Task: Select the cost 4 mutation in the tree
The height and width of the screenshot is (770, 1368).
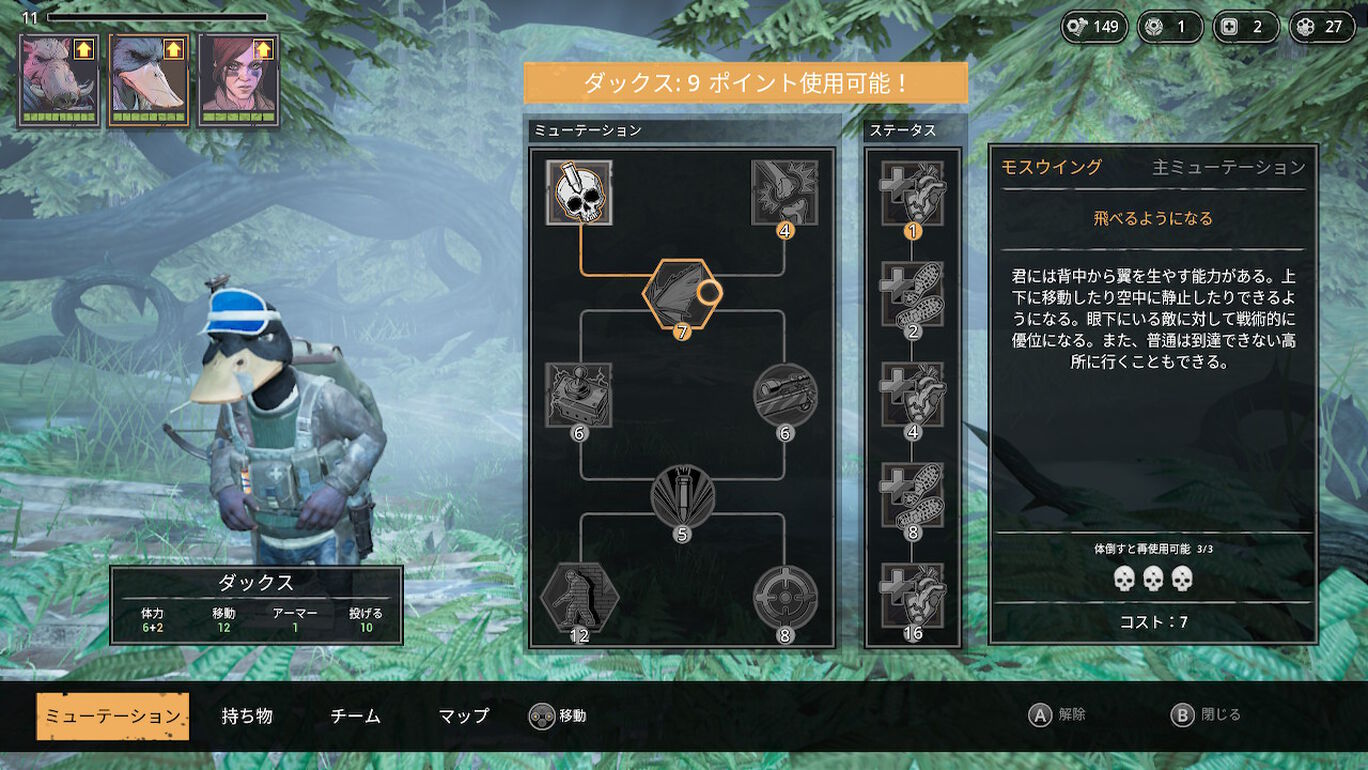Action: pos(785,192)
